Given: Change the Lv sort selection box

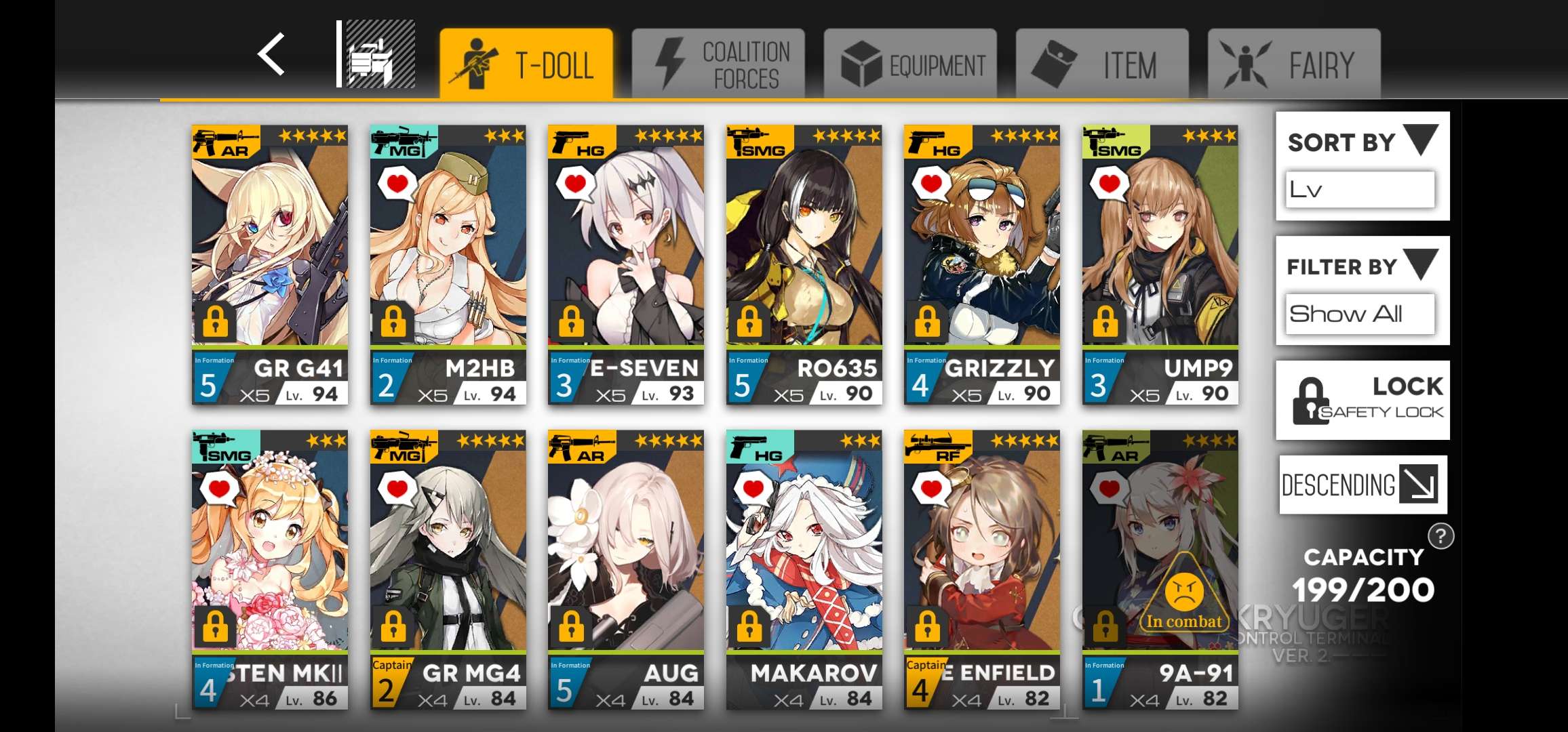Looking at the screenshot, I should click(1358, 190).
